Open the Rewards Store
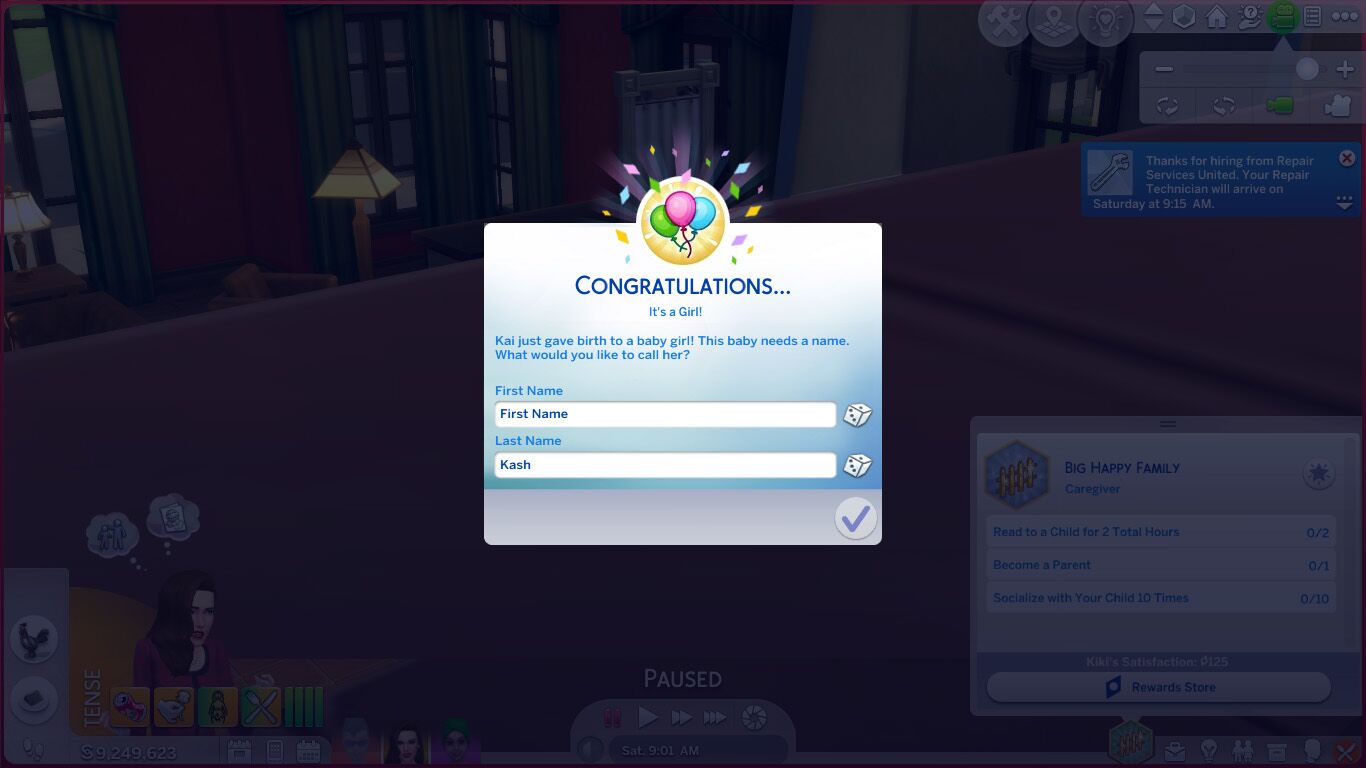 click(1158, 687)
